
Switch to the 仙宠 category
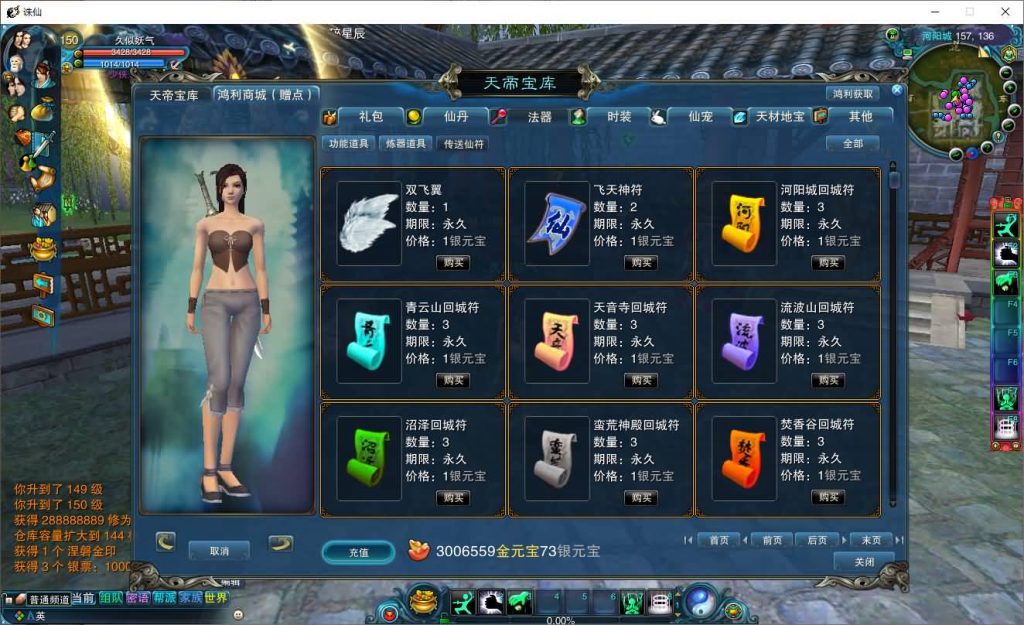pos(700,117)
